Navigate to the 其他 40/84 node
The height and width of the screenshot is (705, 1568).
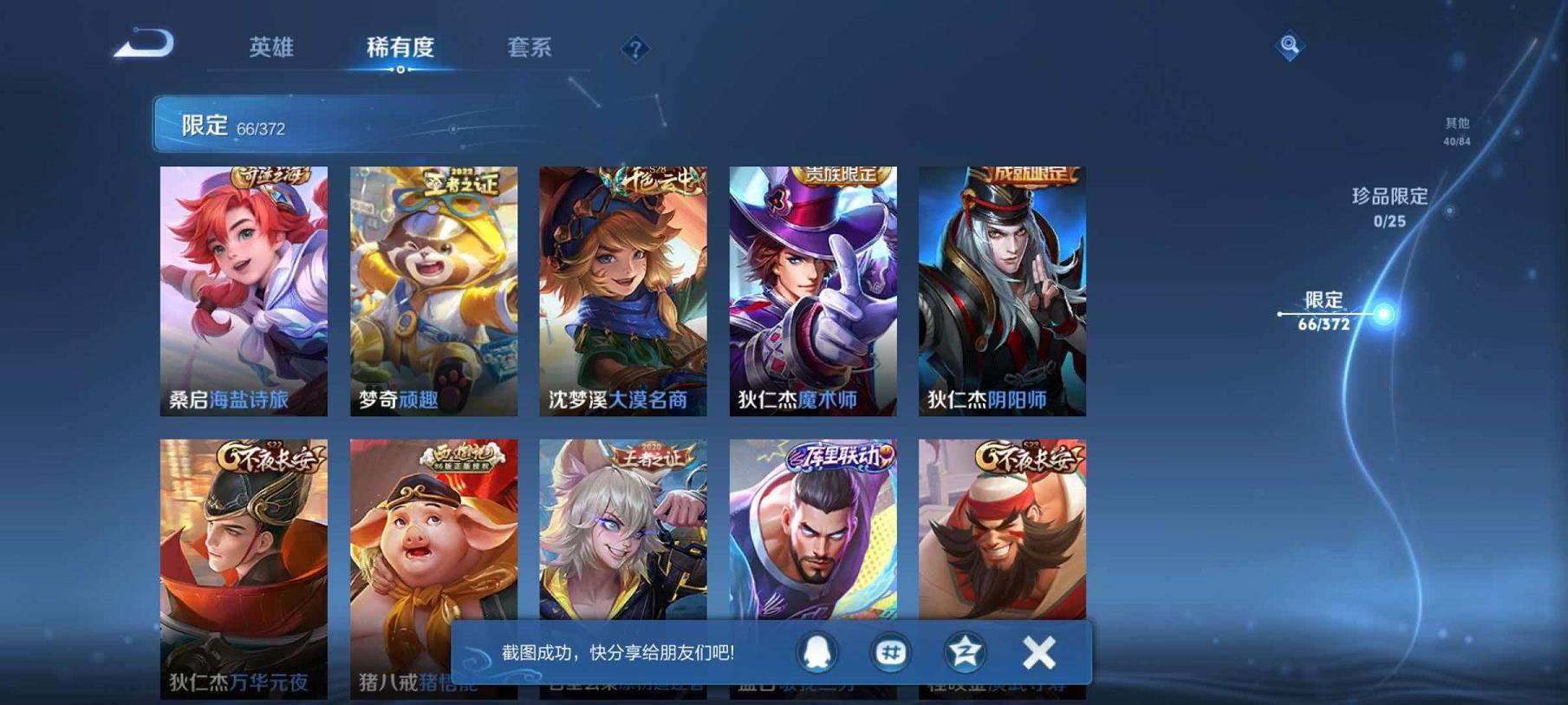[1455, 131]
